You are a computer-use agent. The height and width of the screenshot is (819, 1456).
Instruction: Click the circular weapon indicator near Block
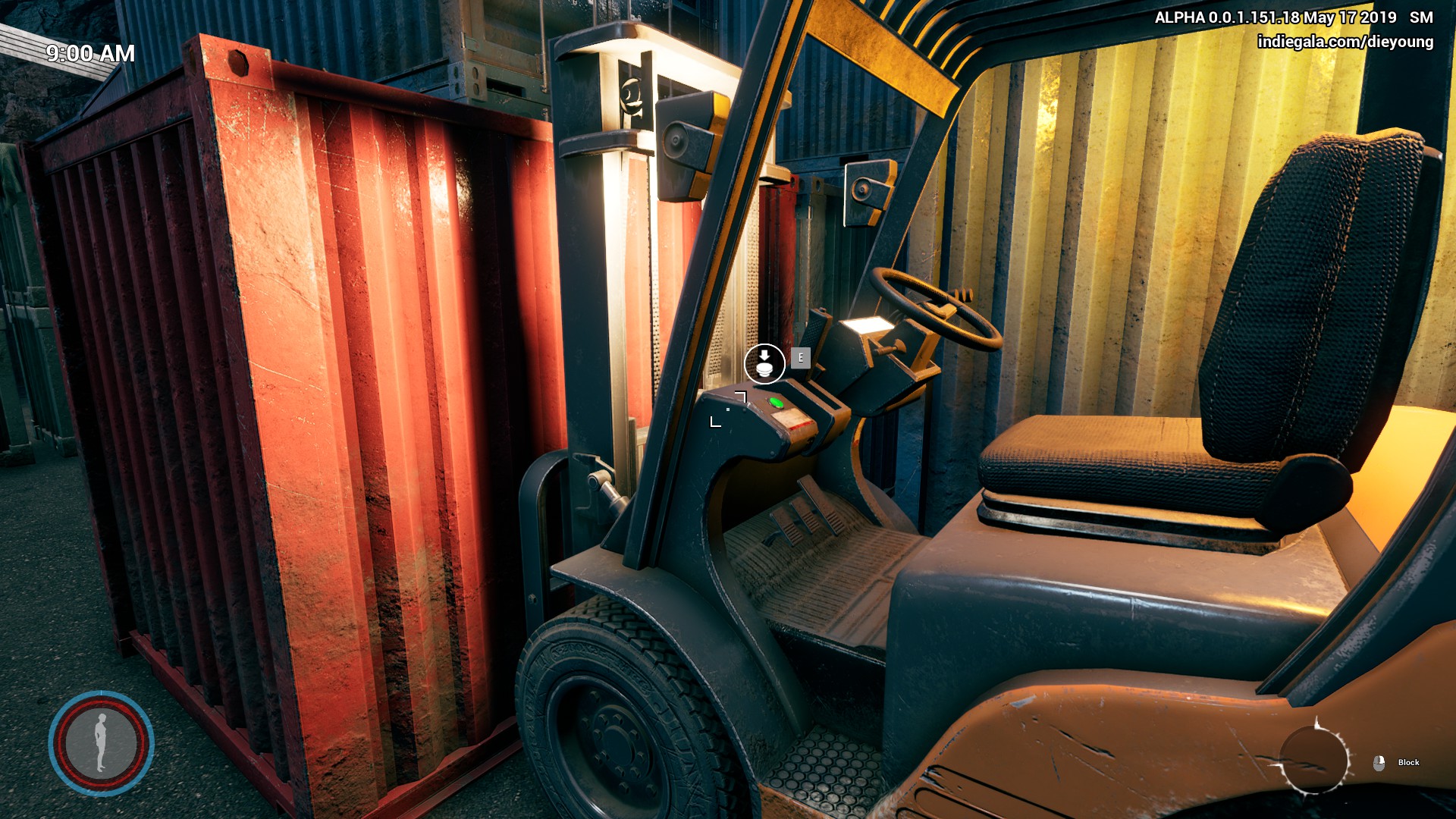1314,760
